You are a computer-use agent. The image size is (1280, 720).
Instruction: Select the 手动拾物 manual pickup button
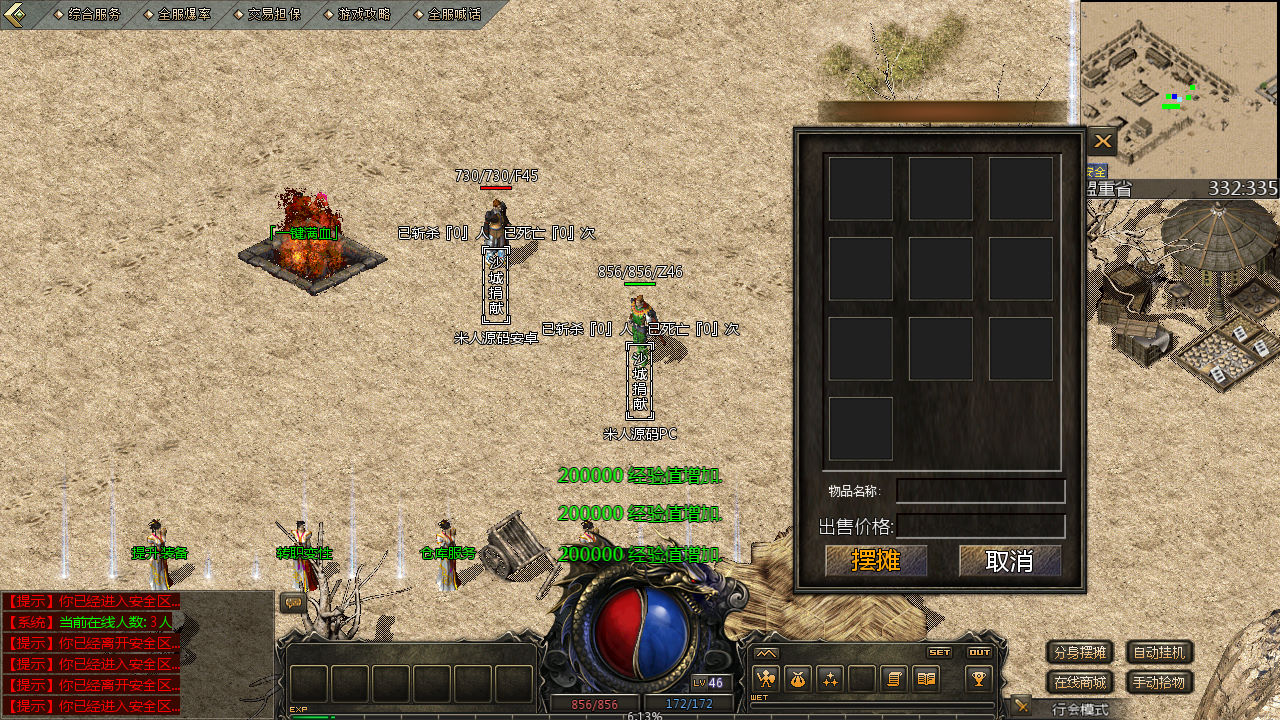click(x=1160, y=683)
